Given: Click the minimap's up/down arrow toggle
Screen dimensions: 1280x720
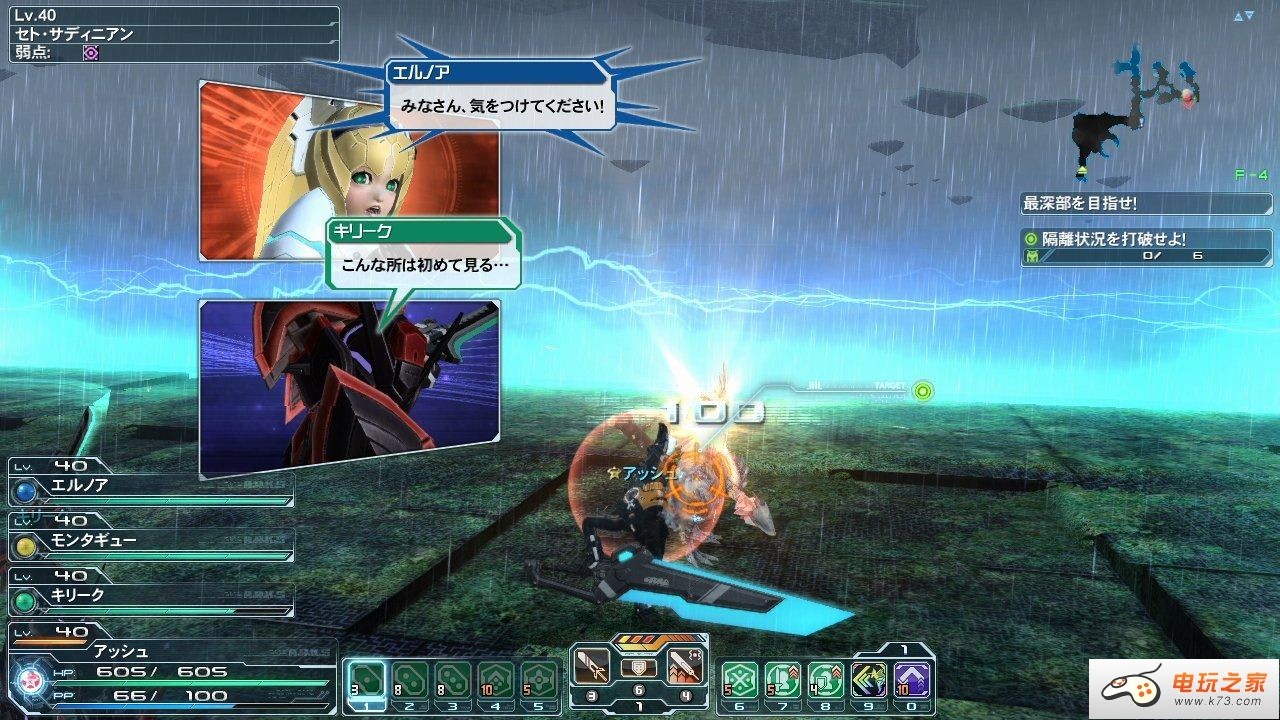Looking at the screenshot, I should tap(1243, 16).
